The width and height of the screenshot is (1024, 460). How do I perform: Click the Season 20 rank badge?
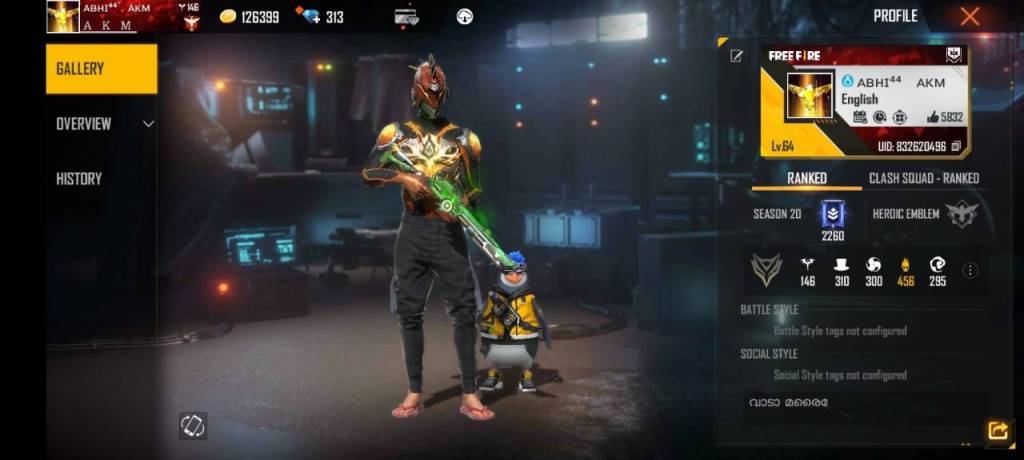pos(833,213)
